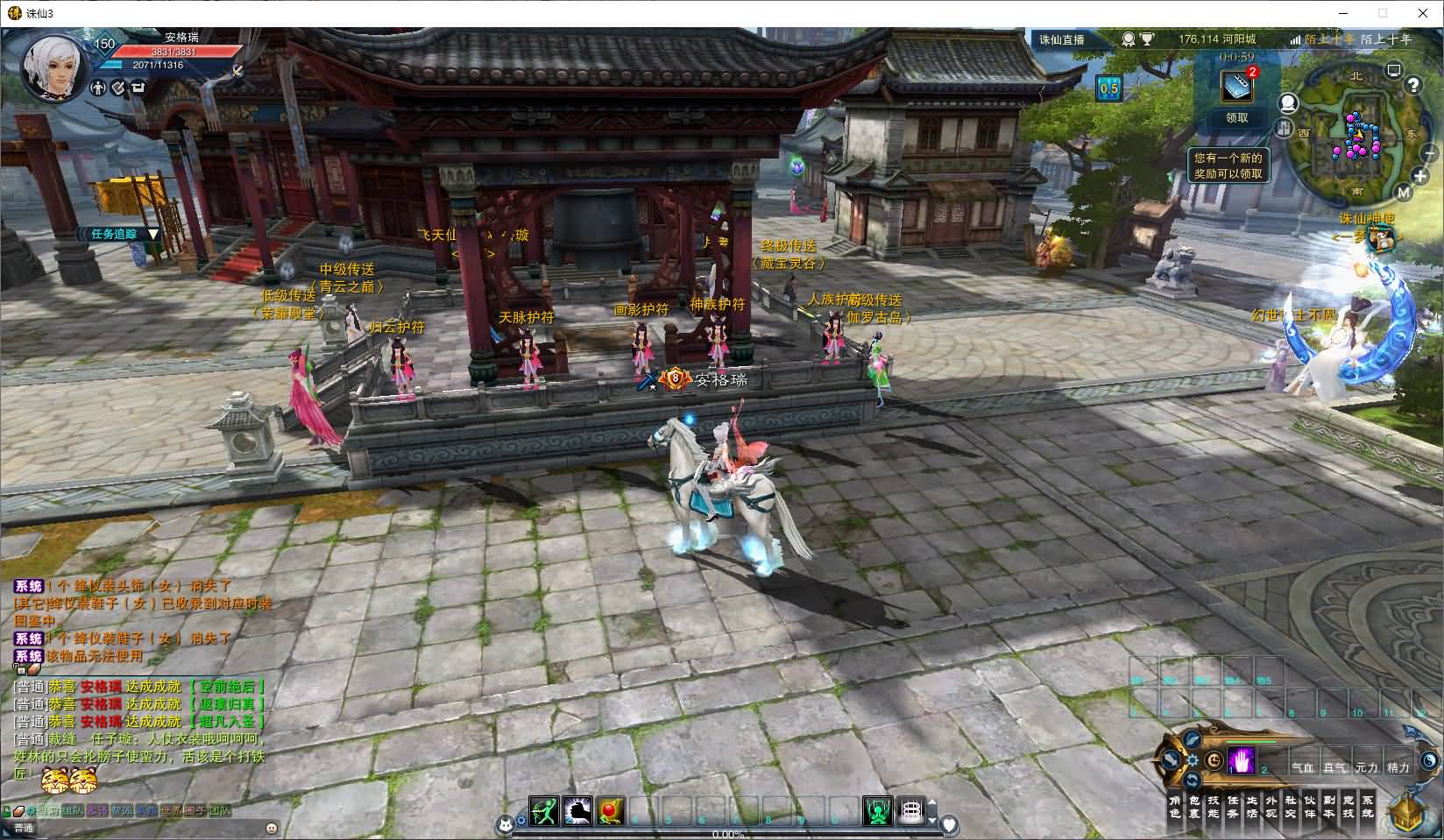Click the clock icon on the action wheel
The height and width of the screenshot is (840, 1444).
tap(1214, 760)
